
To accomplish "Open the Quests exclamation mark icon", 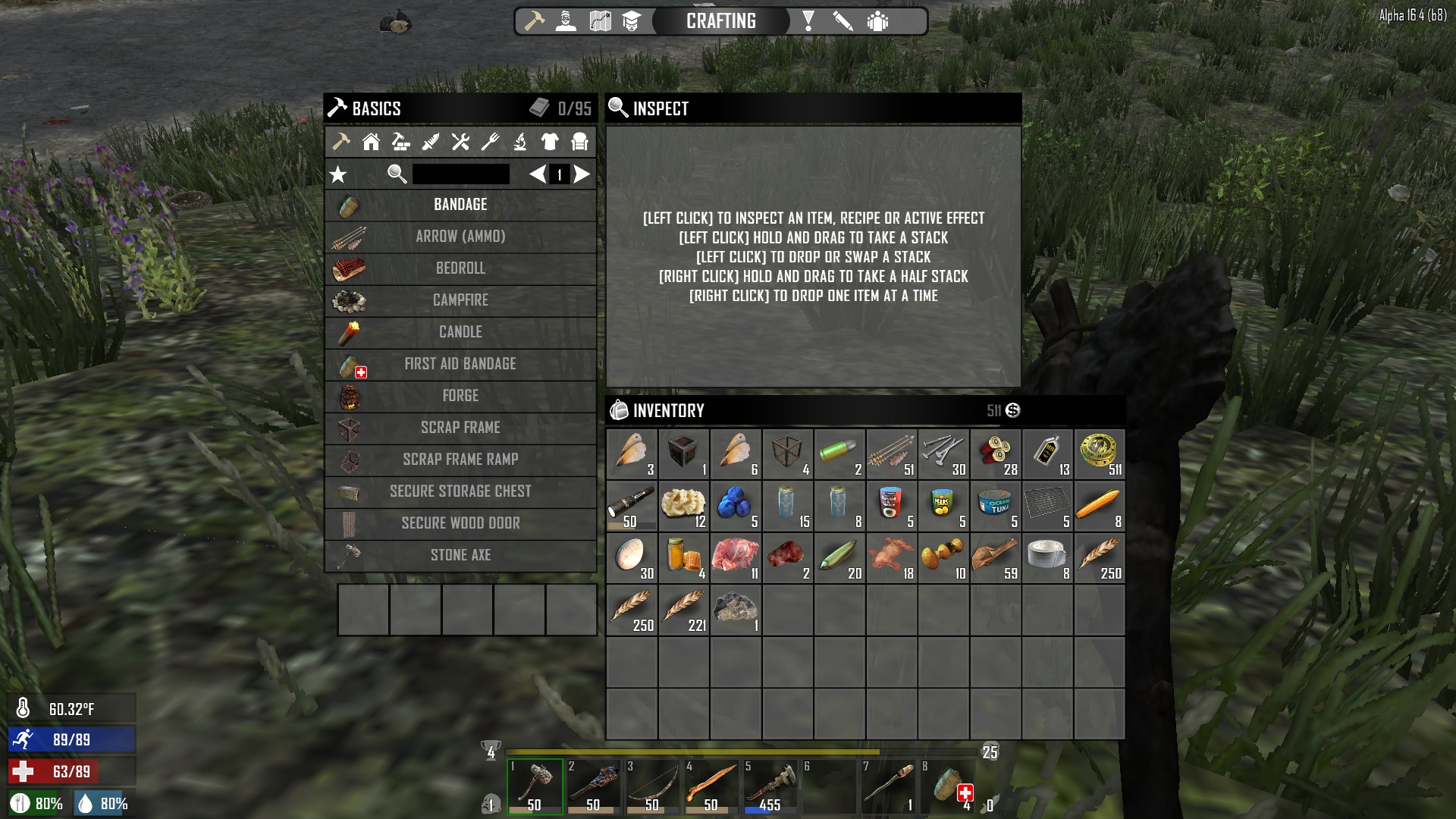I will pos(808,21).
